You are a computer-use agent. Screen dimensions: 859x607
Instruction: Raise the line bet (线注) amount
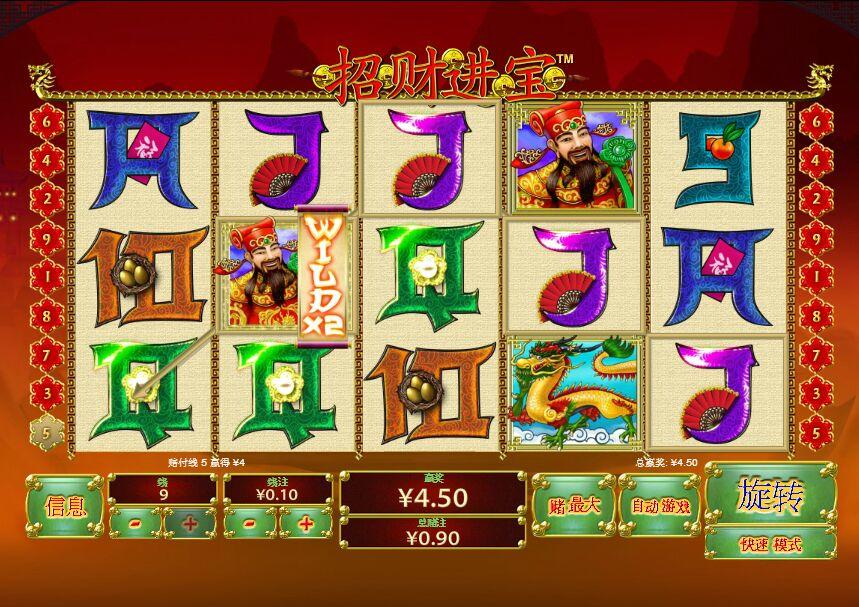305,522
